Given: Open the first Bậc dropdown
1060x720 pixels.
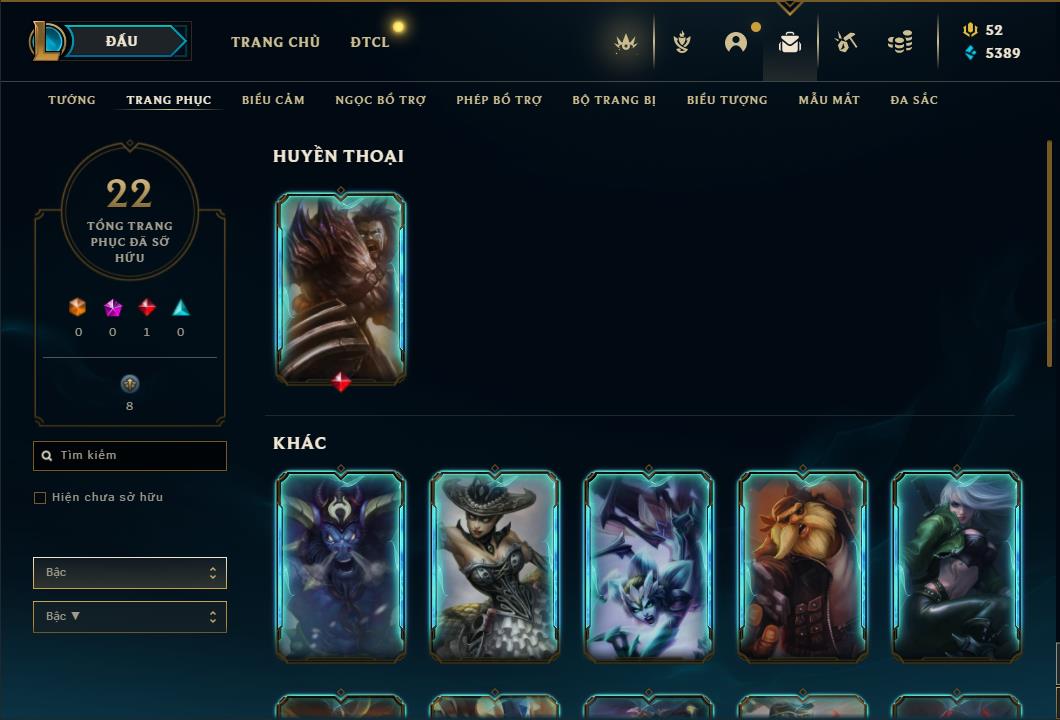Looking at the screenshot, I should [x=130, y=573].
